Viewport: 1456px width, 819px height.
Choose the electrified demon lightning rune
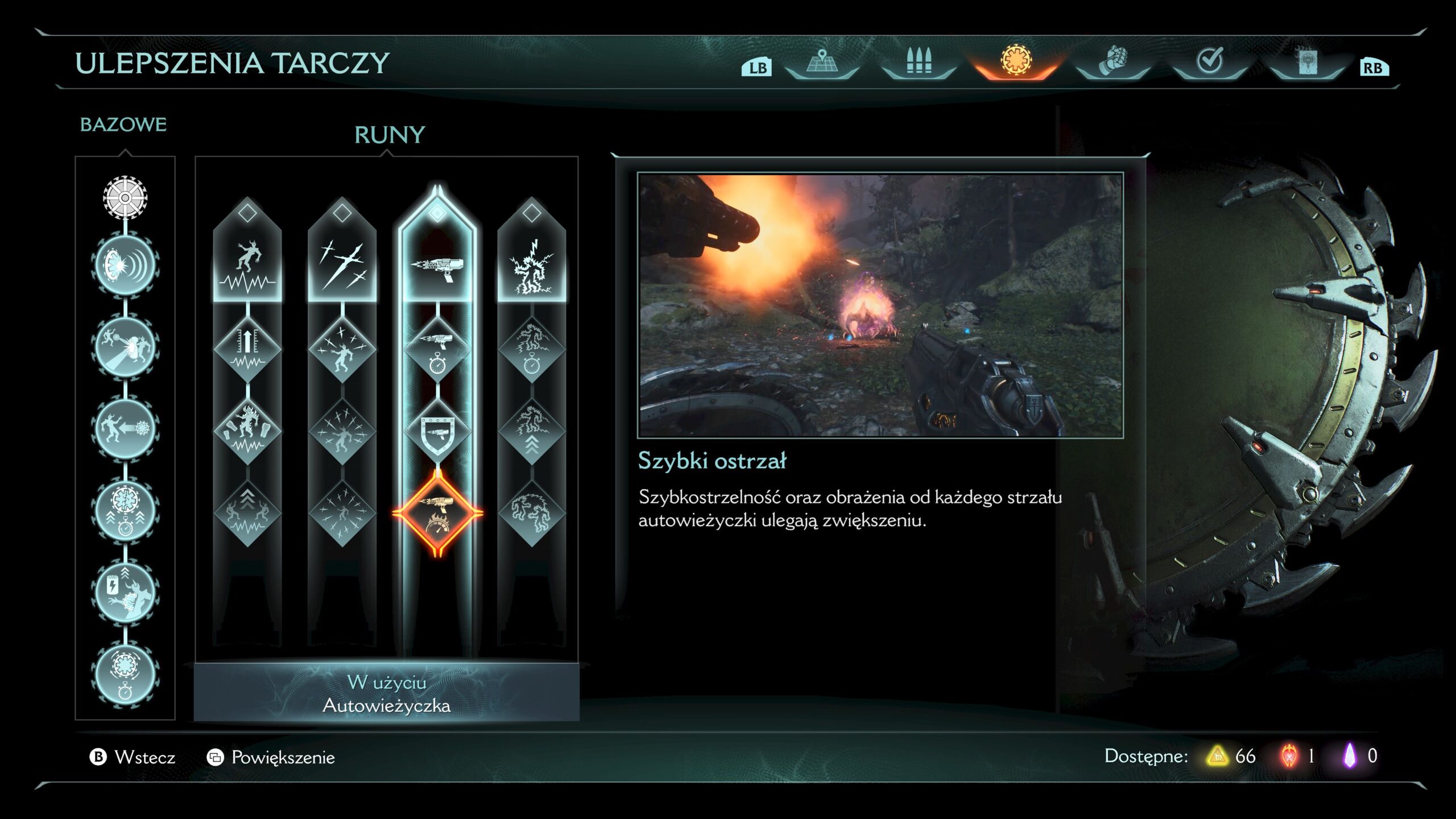point(532,266)
